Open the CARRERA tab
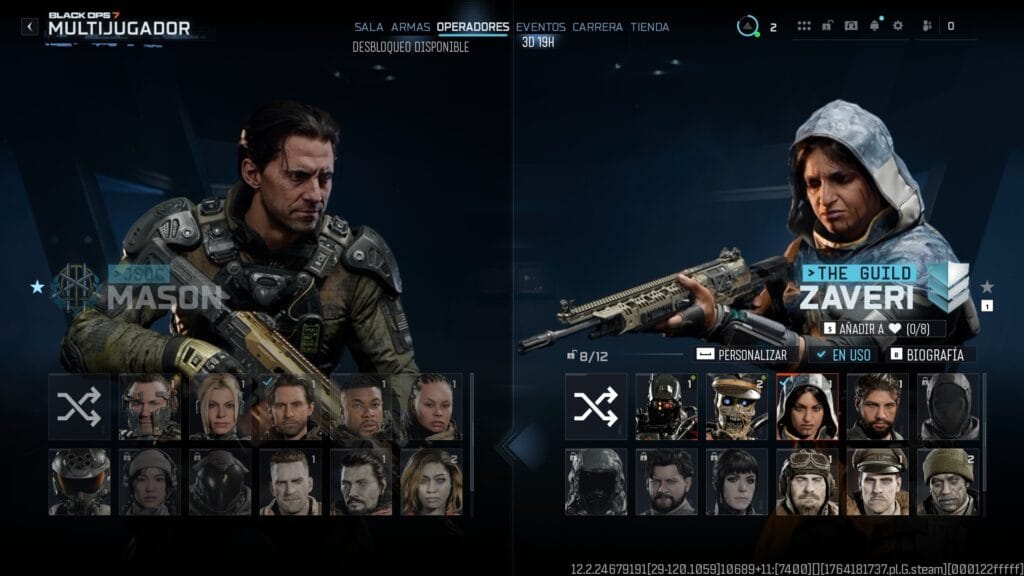The height and width of the screenshot is (576, 1024). point(597,27)
